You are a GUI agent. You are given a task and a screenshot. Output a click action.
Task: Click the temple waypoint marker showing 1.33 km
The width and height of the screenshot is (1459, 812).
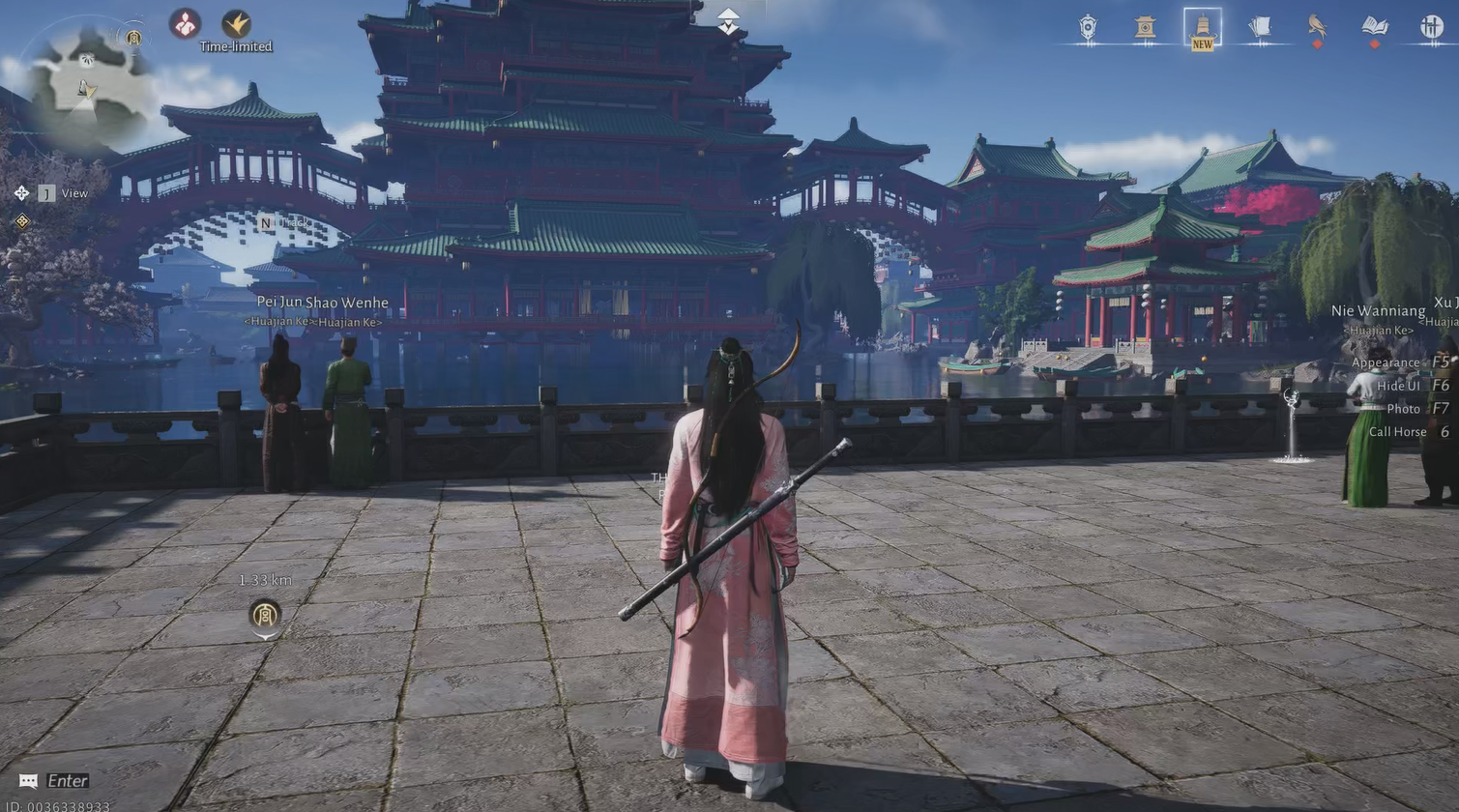(263, 612)
